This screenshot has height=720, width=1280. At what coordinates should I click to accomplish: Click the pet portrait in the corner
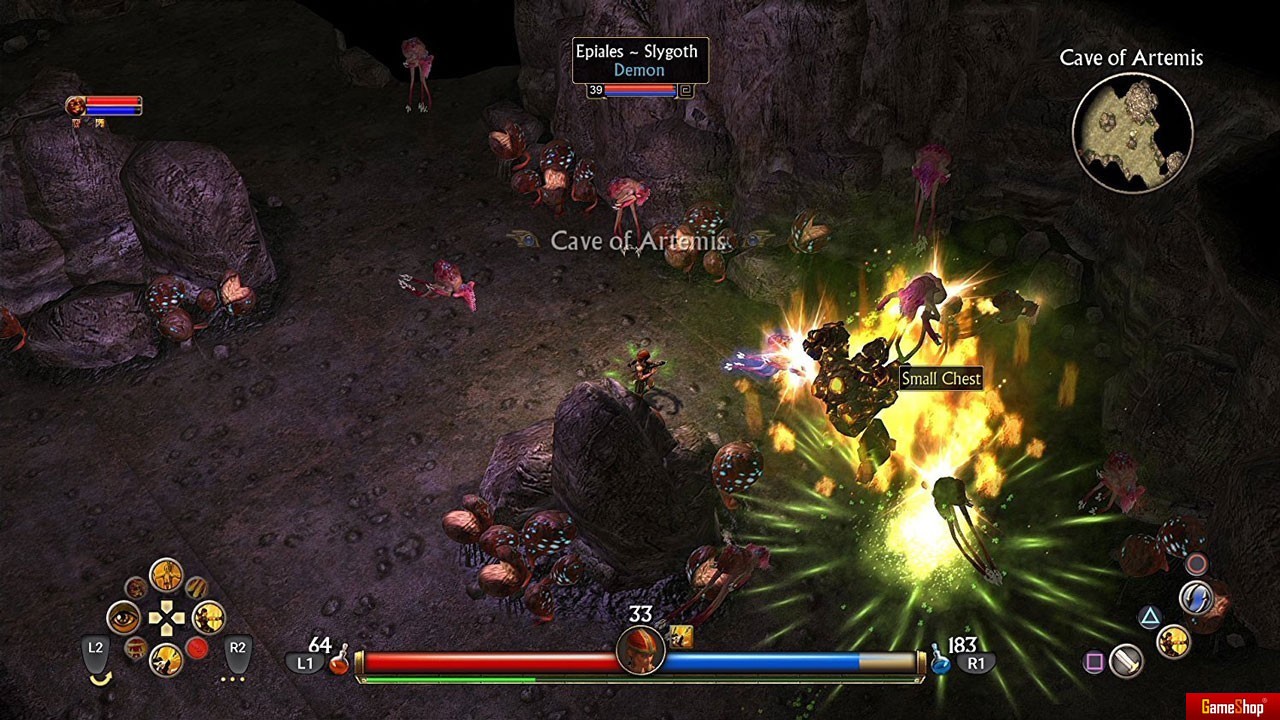pos(76,105)
